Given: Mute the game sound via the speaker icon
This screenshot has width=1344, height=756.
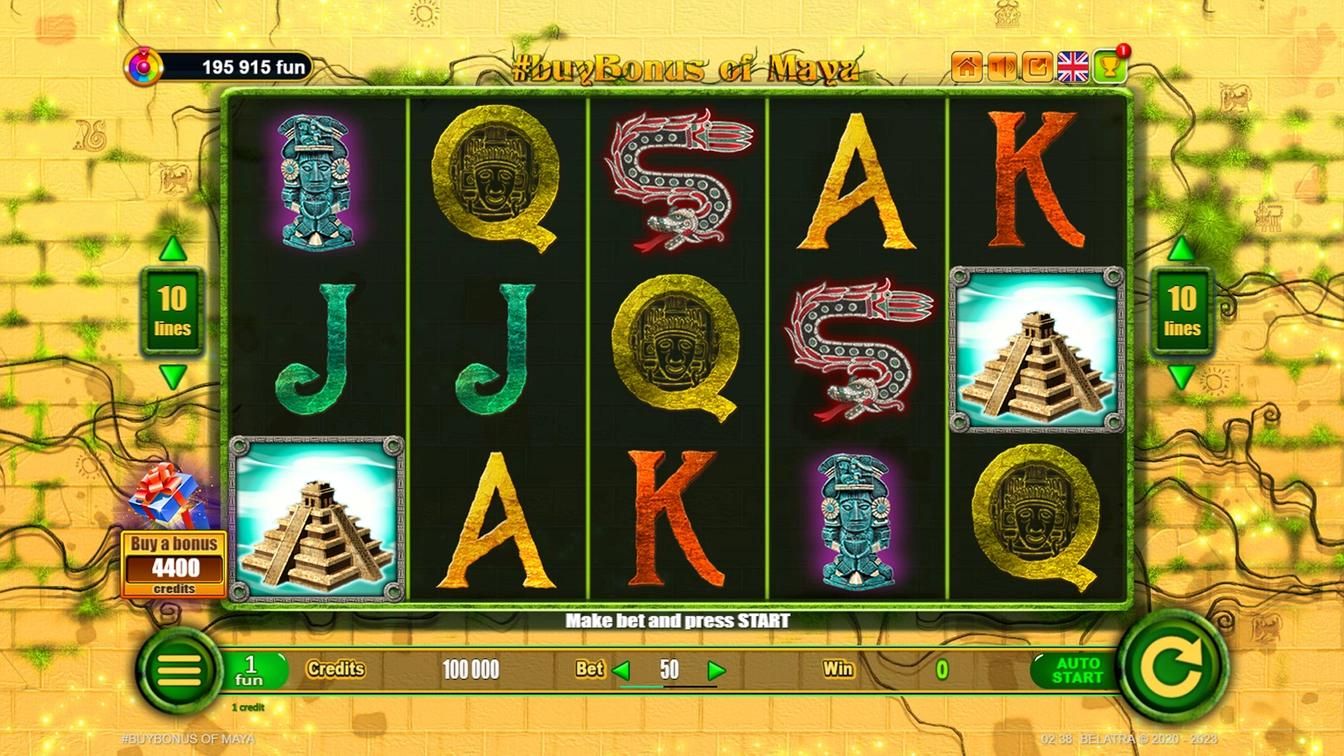Looking at the screenshot, I should pos(1002,64).
